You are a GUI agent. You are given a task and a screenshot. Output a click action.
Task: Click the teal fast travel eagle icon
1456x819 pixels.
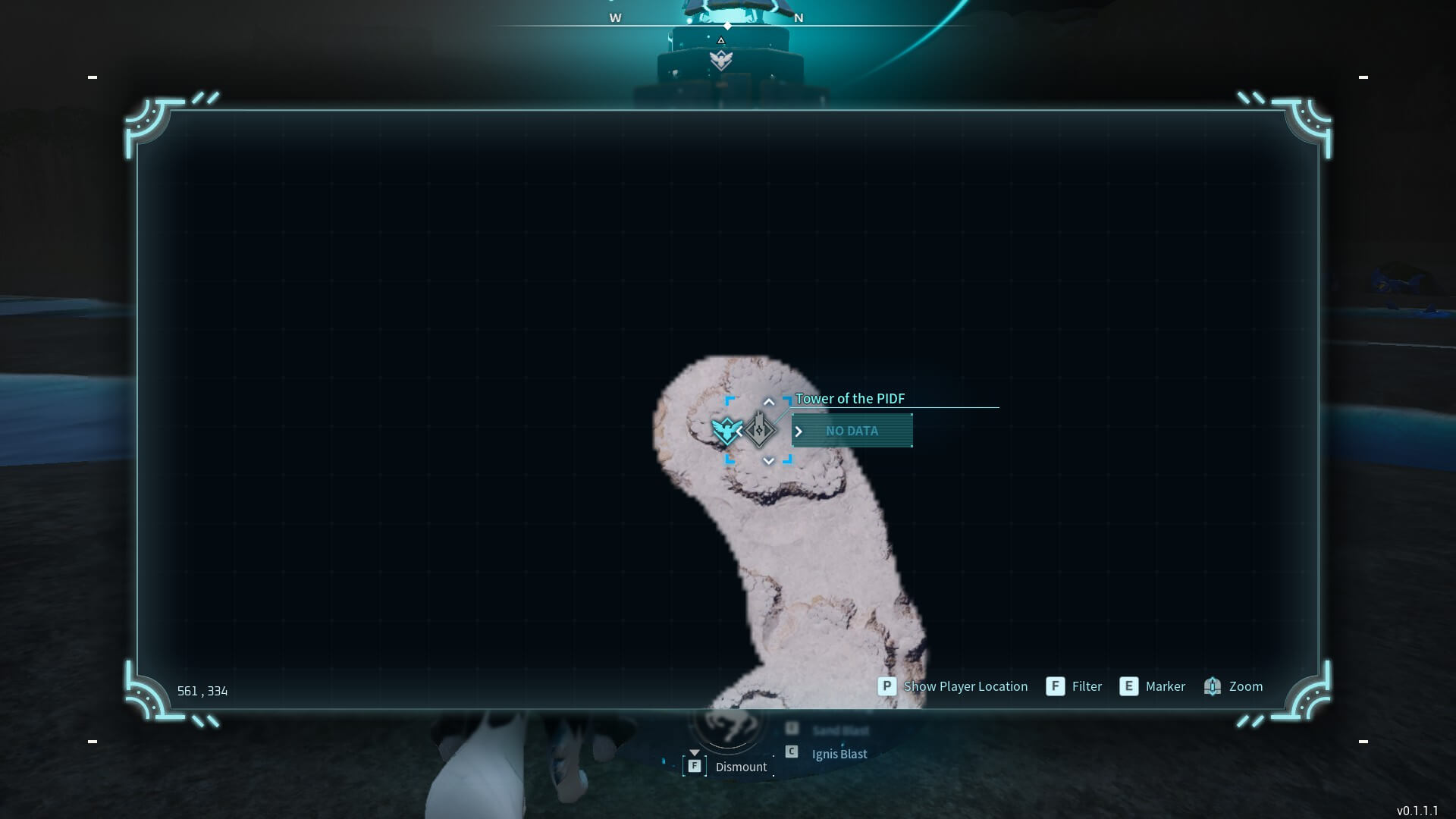click(x=726, y=431)
